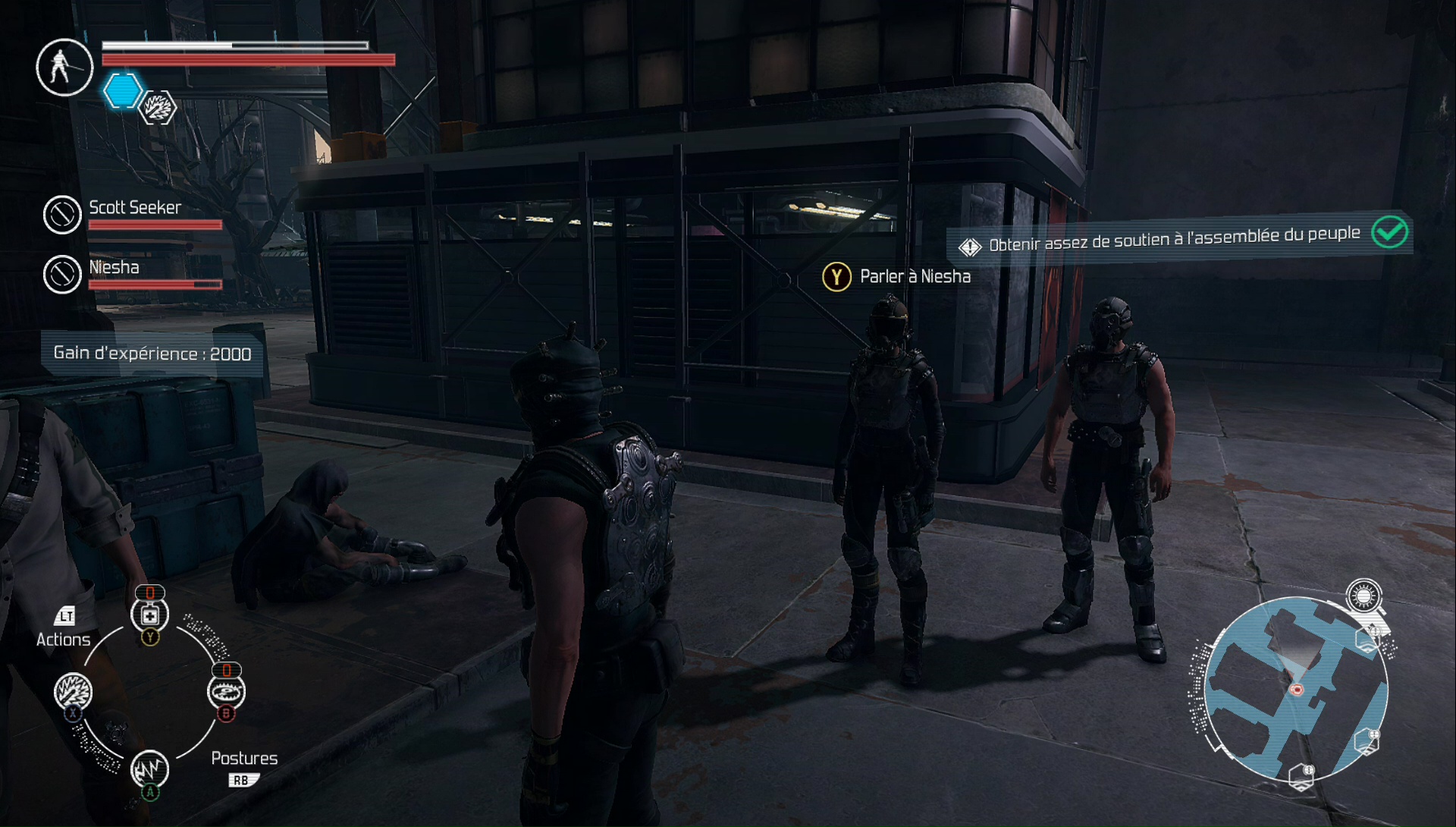
Task: Select the health injection slot on the action wheel
Action: 149,615
